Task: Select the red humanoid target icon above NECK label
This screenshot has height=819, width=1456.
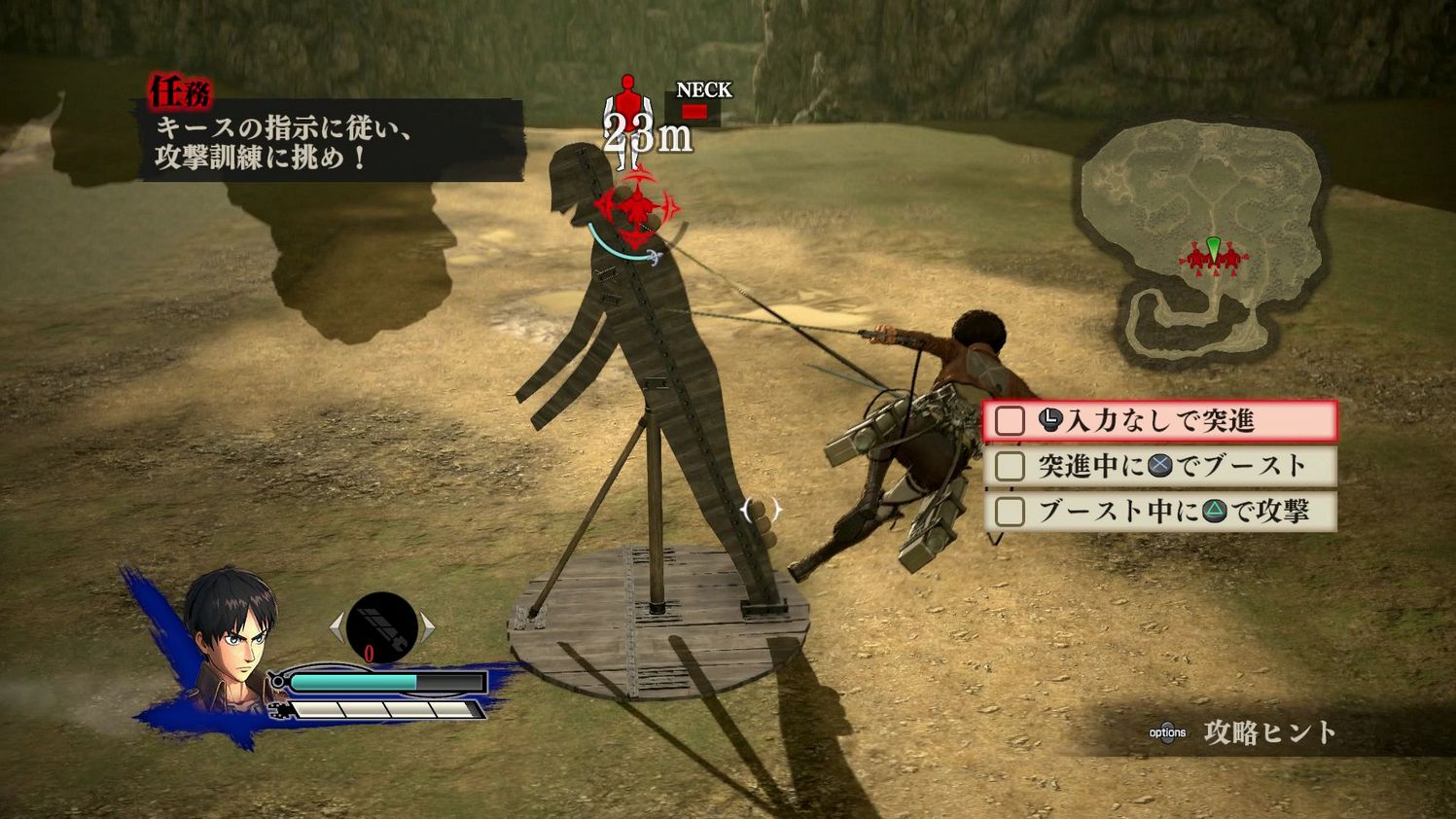Action: (x=628, y=97)
